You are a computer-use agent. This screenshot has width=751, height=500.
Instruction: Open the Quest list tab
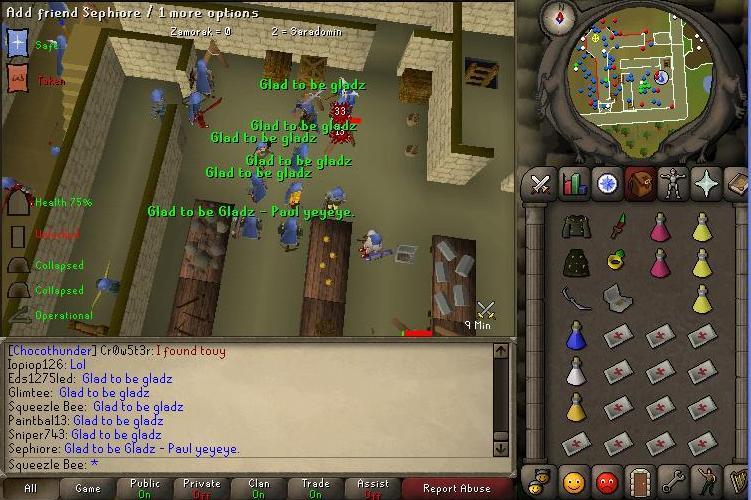click(x=607, y=185)
